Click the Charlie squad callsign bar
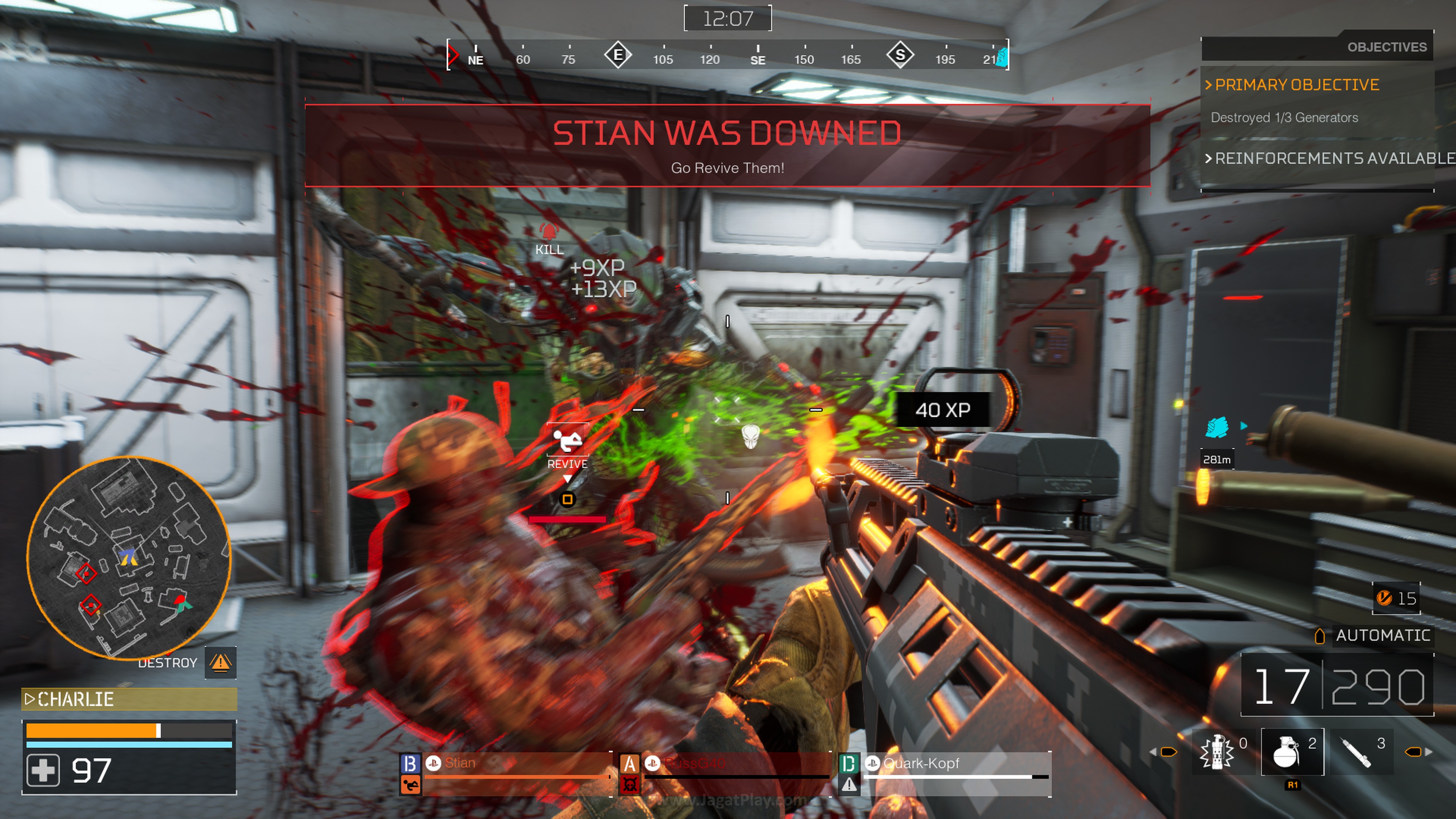This screenshot has width=1456, height=819. 129,699
